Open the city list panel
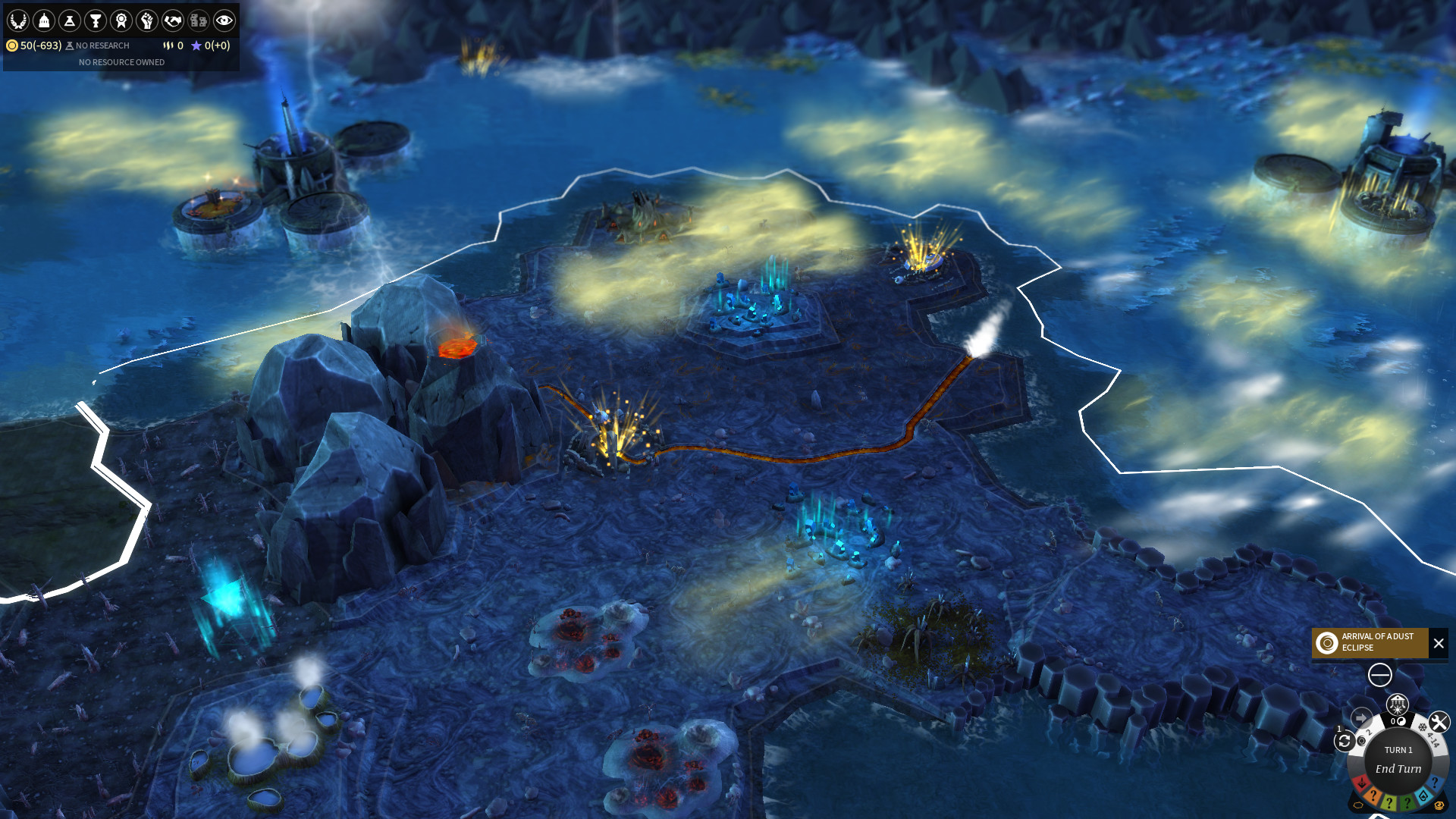Image resolution: width=1456 pixels, height=819 pixels. pos(44,21)
